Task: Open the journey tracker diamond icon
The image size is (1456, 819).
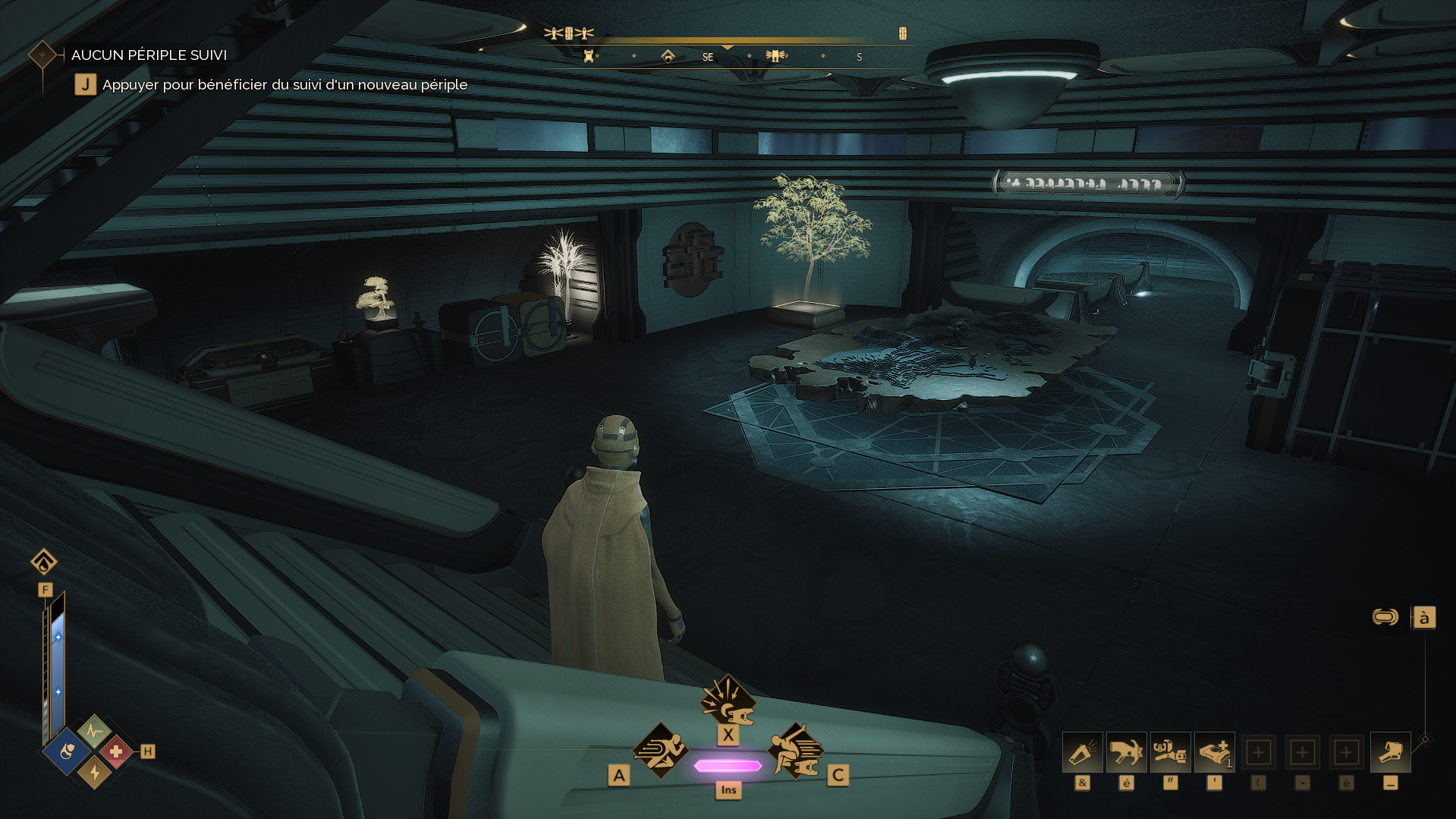Action: pos(42,55)
